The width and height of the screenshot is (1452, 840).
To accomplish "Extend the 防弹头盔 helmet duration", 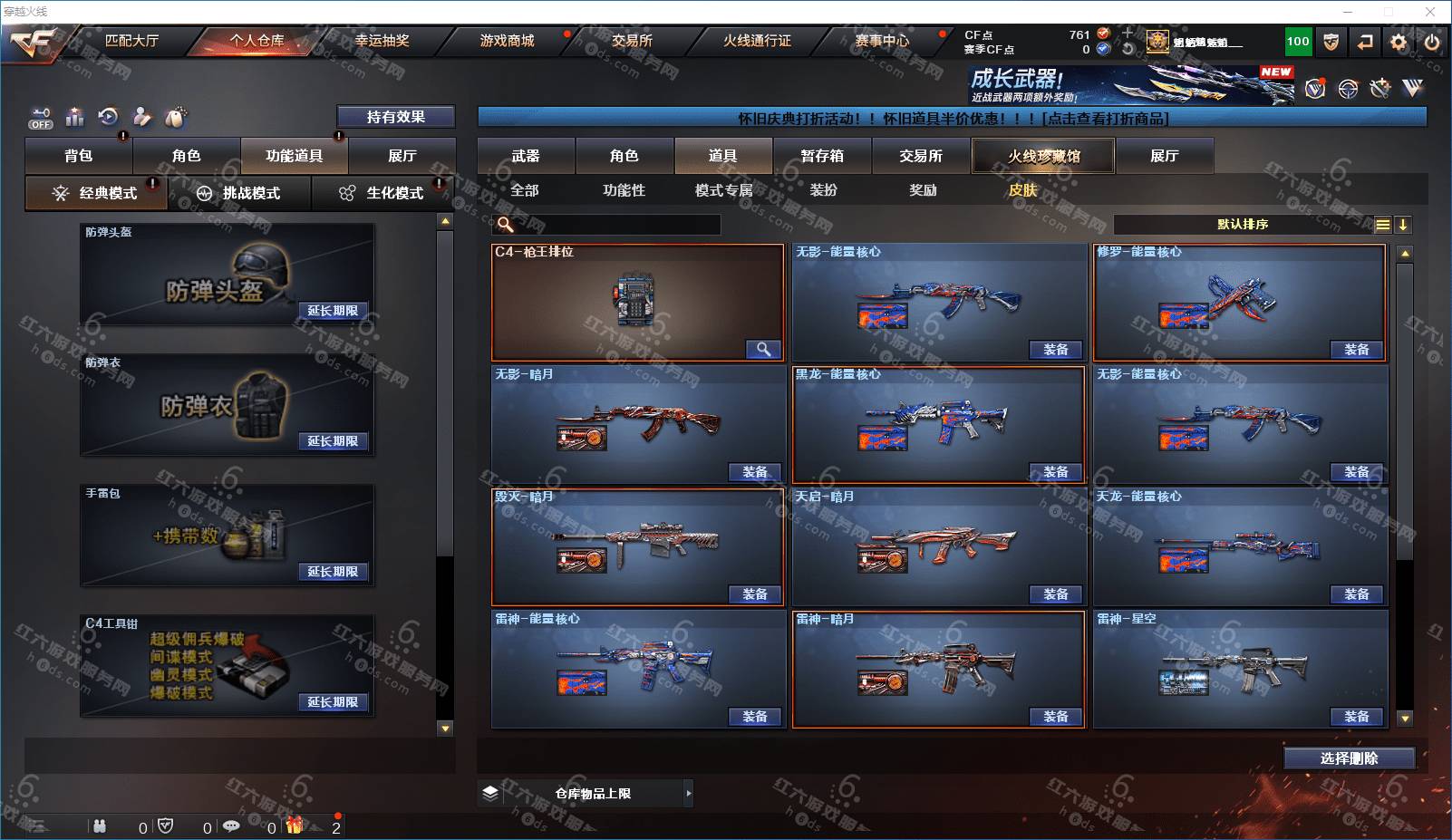I will coord(333,311).
